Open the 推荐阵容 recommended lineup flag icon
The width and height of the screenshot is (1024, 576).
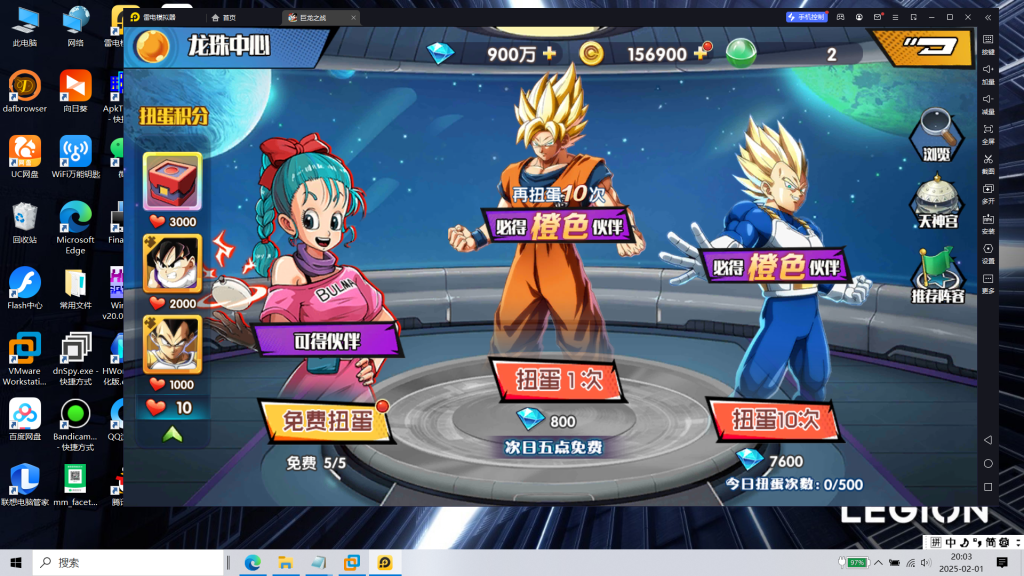click(x=938, y=275)
